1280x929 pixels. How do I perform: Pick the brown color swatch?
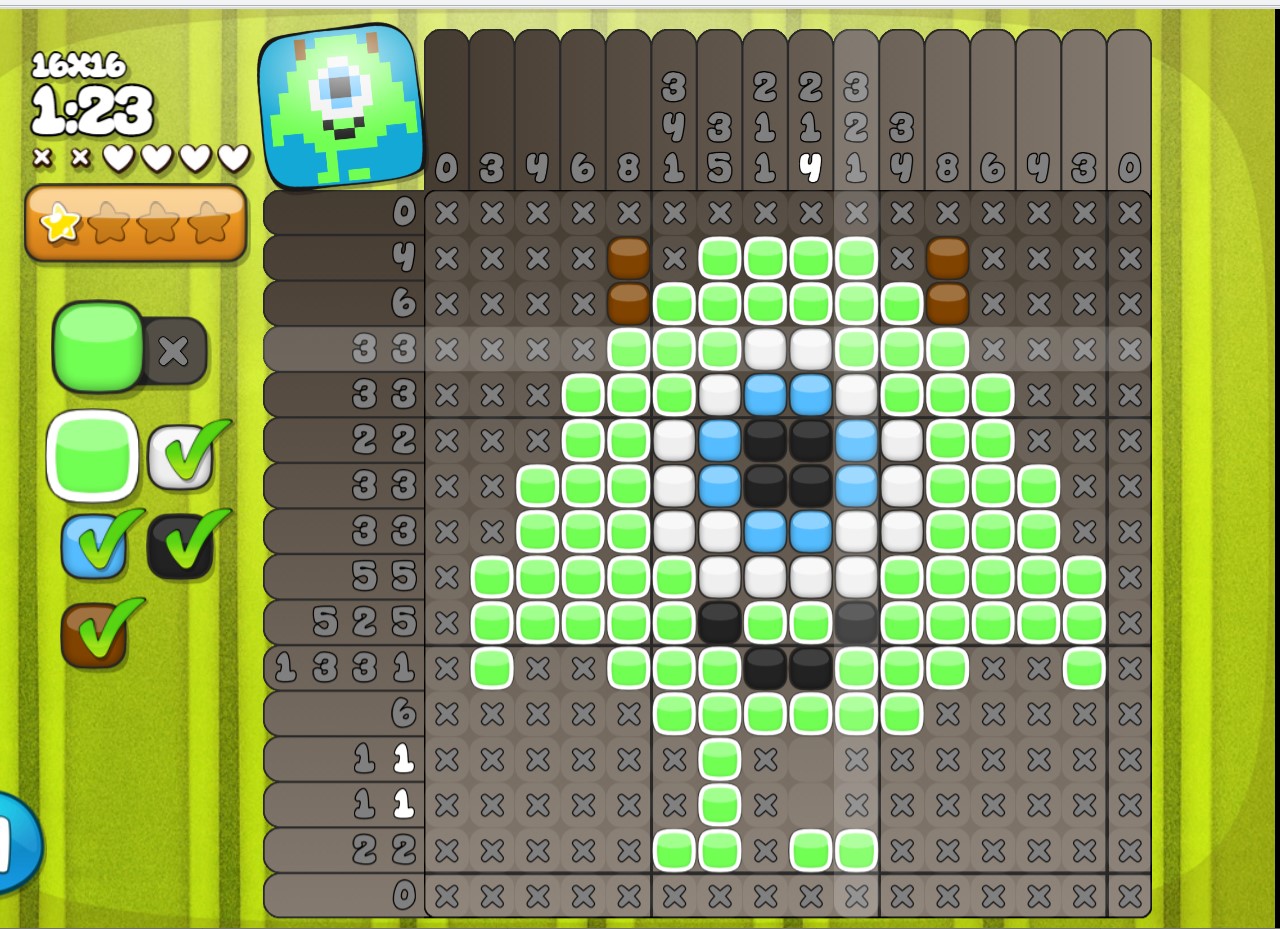[94, 634]
